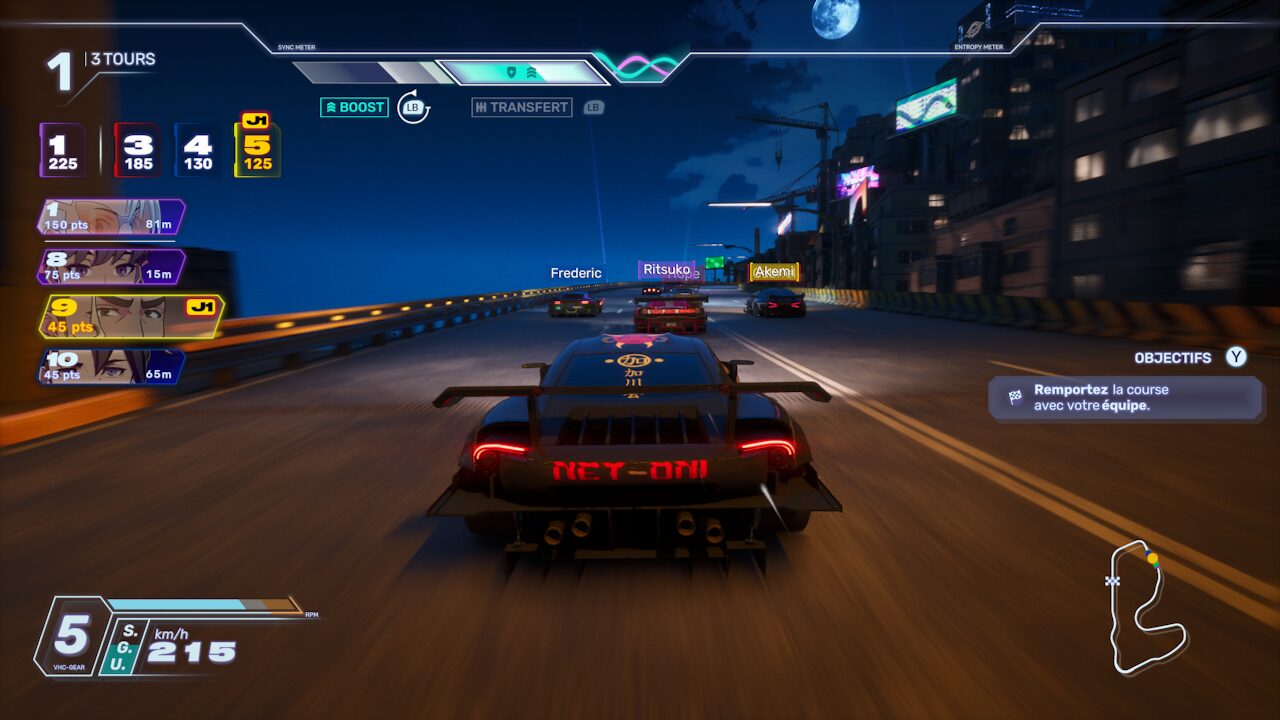Select the Transfert ability label
Image resolution: width=1280 pixels, height=720 pixels.
coord(521,107)
